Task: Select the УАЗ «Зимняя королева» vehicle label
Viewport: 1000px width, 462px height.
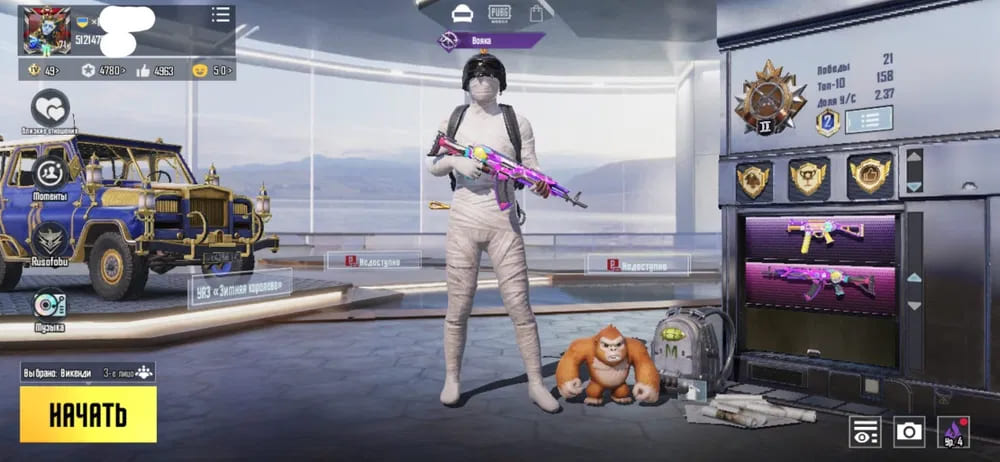Action: (x=240, y=287)
